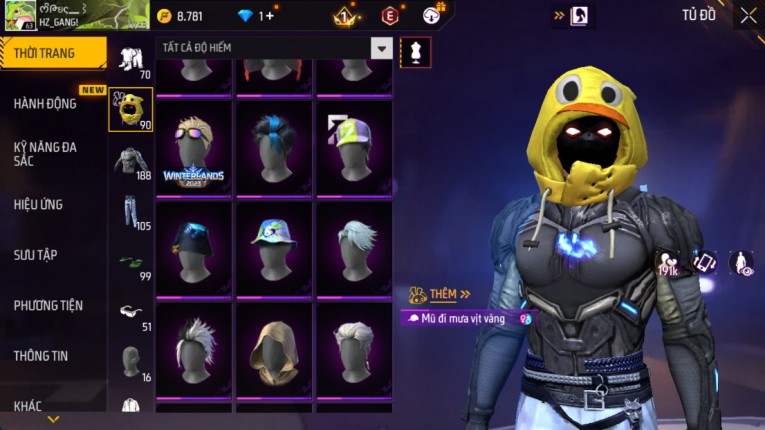Select the Winterlands 2023 sunglasses headwear
This screenshot has height=430, width=765.
193,148
